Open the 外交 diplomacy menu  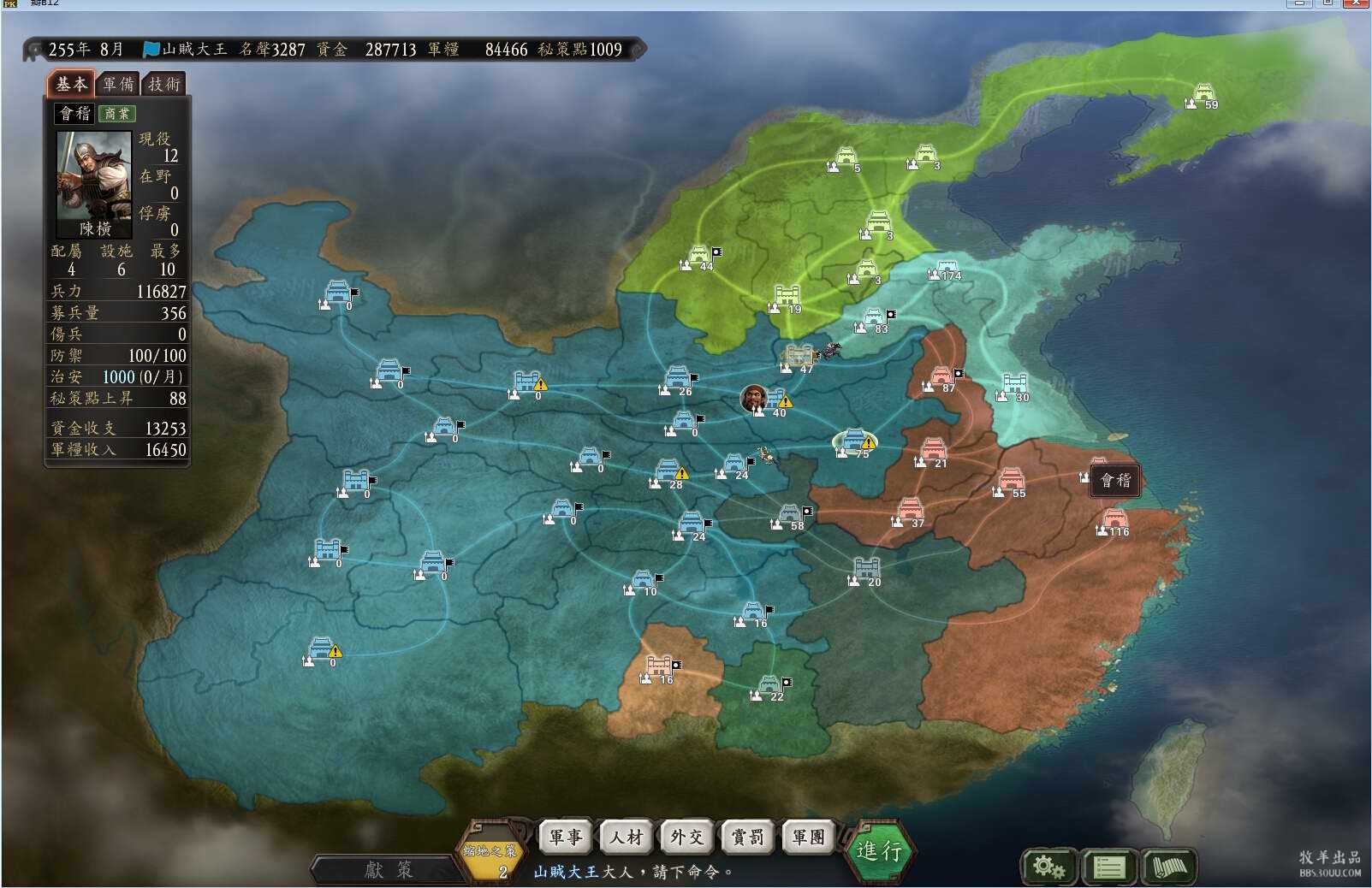(x=686, y=837)
